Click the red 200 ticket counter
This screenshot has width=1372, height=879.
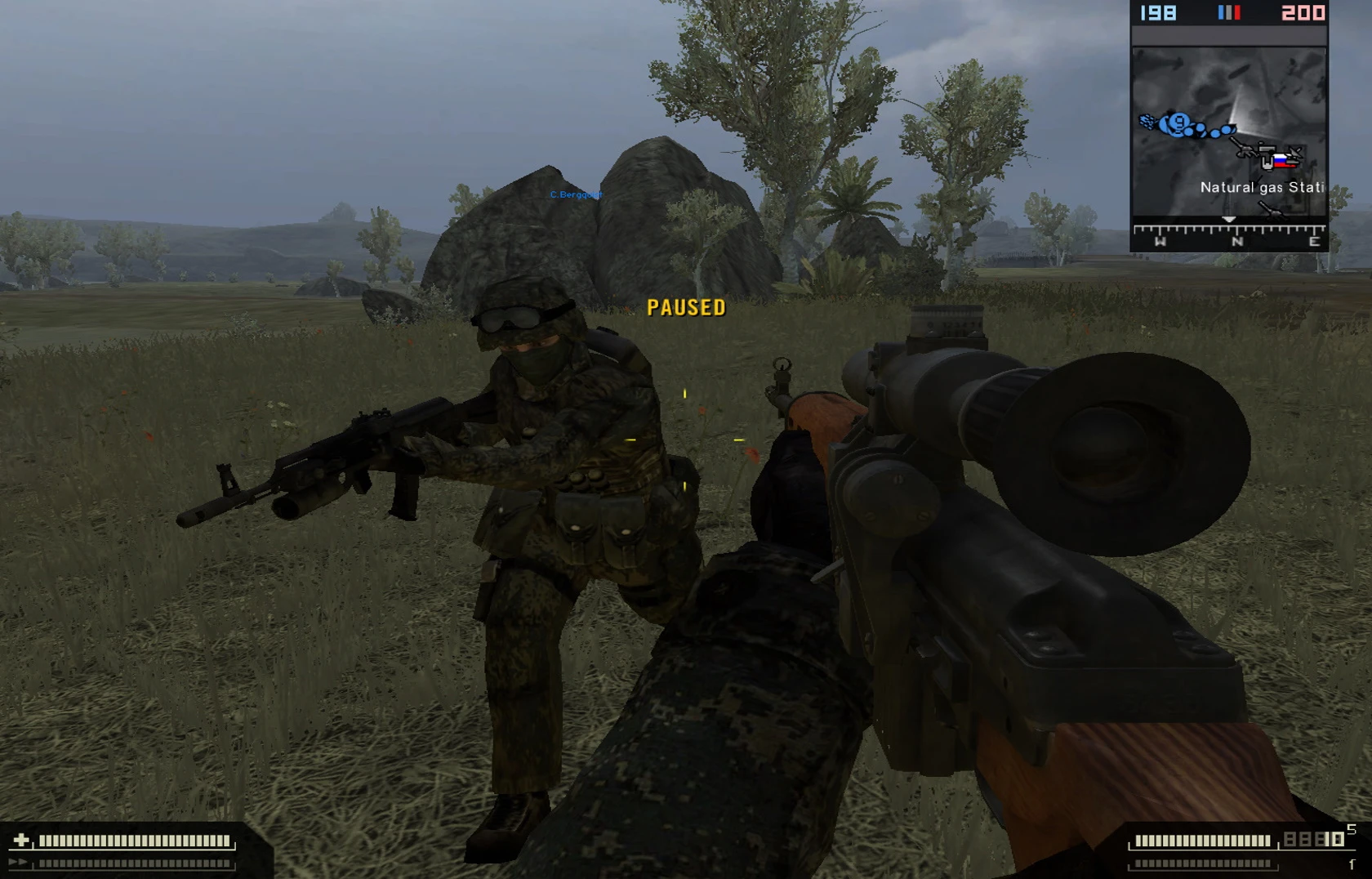coord(1304,11)
